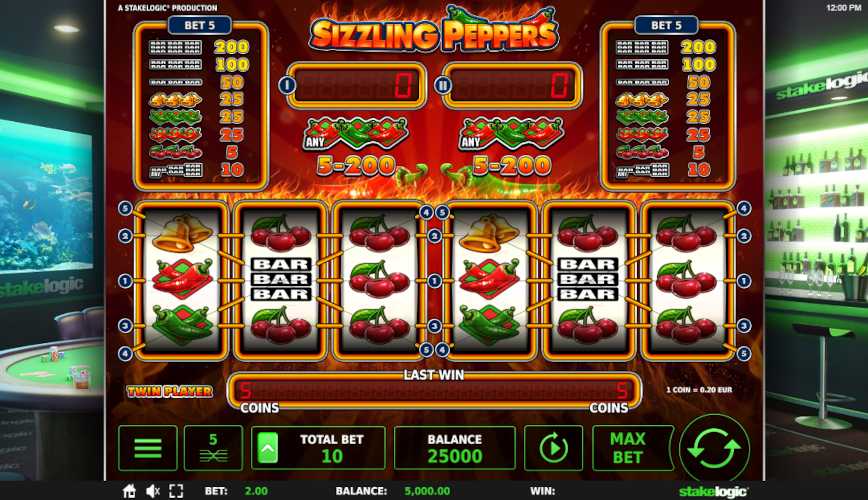Viewport: 868px width, 500px height.
Task: Activate the Twin Player option
Action: pyautogui.click(x=170, y=391)
